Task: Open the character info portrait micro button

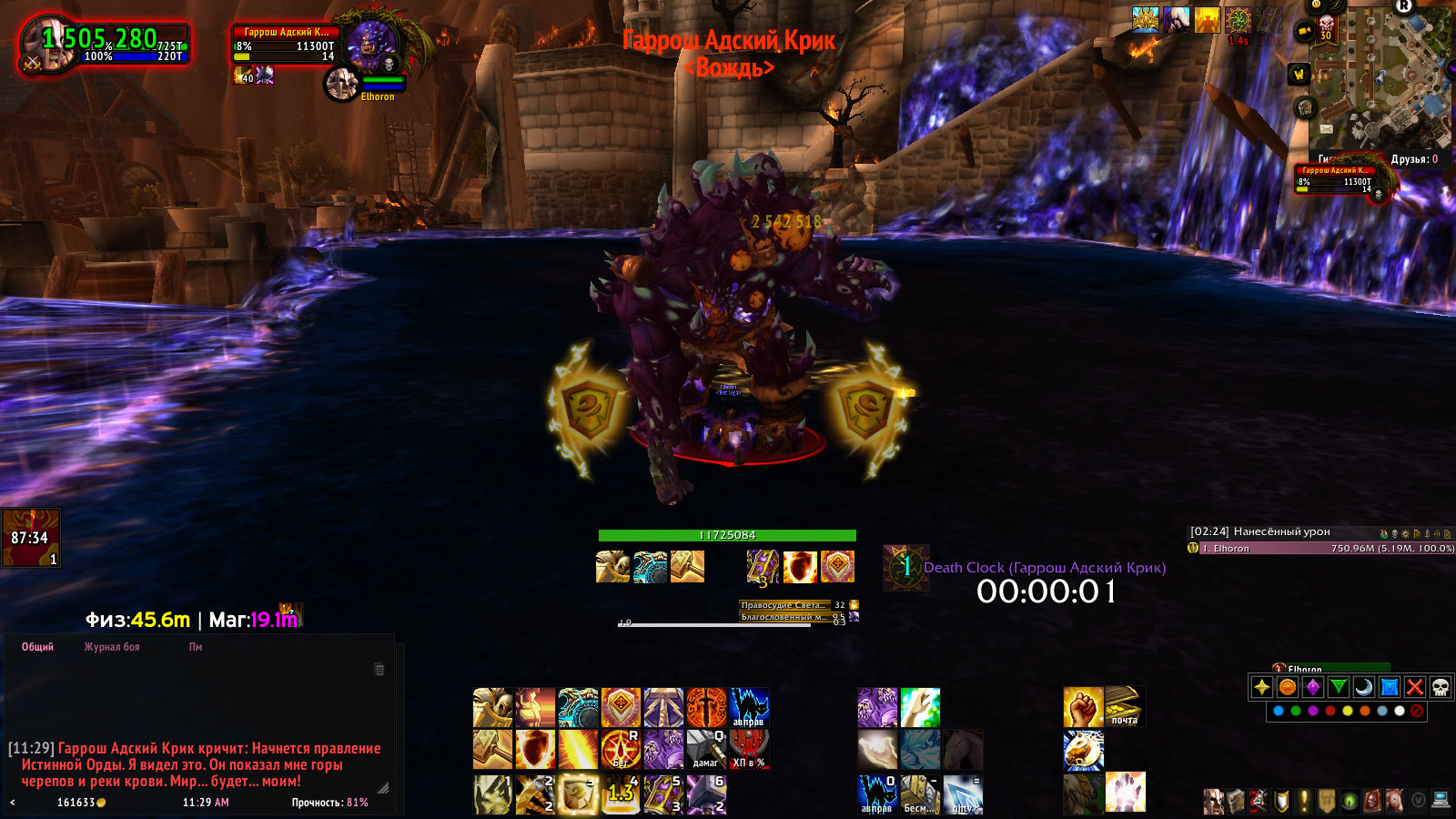Action: 1213,801
